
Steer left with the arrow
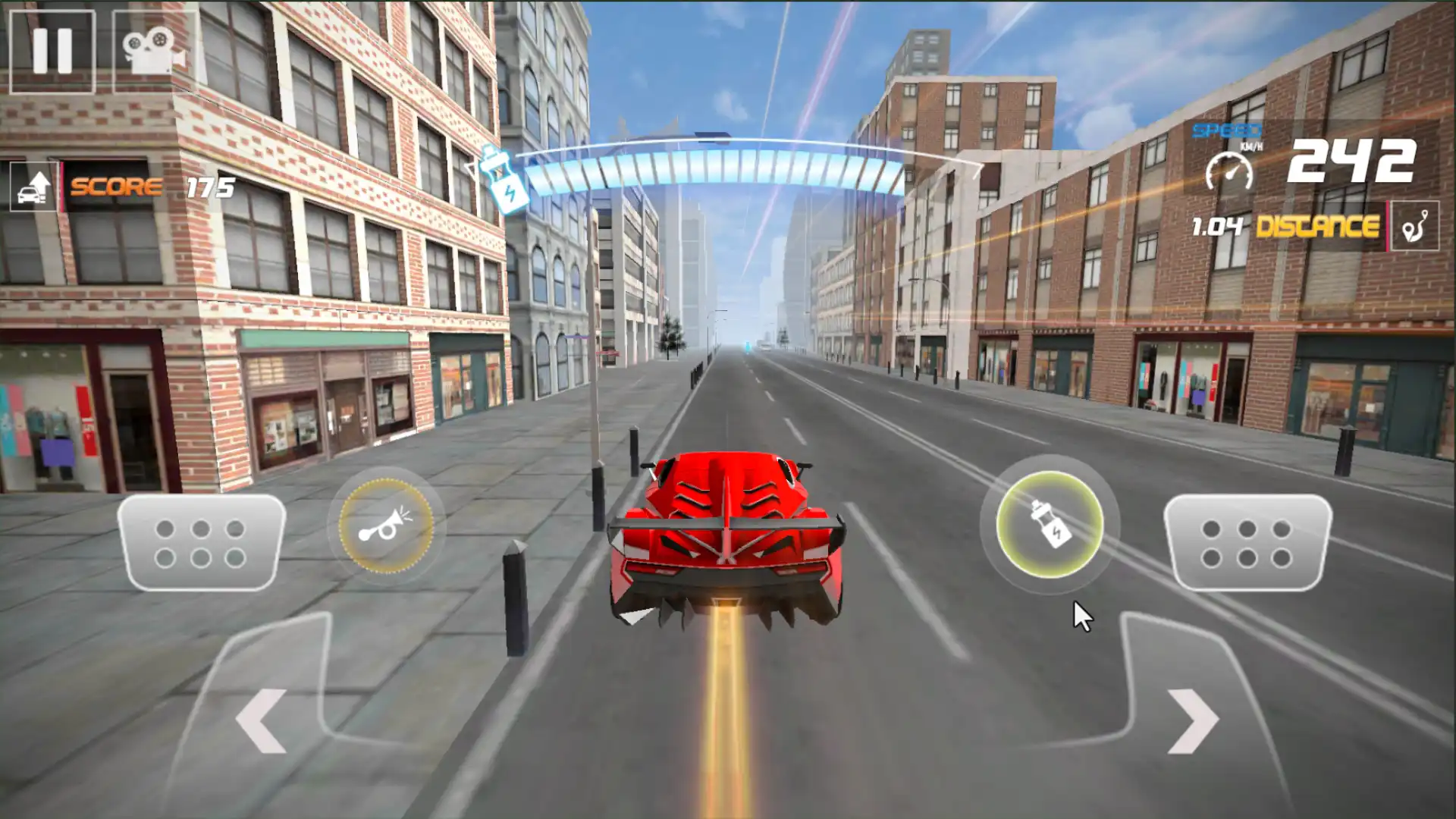pos(262,720)
